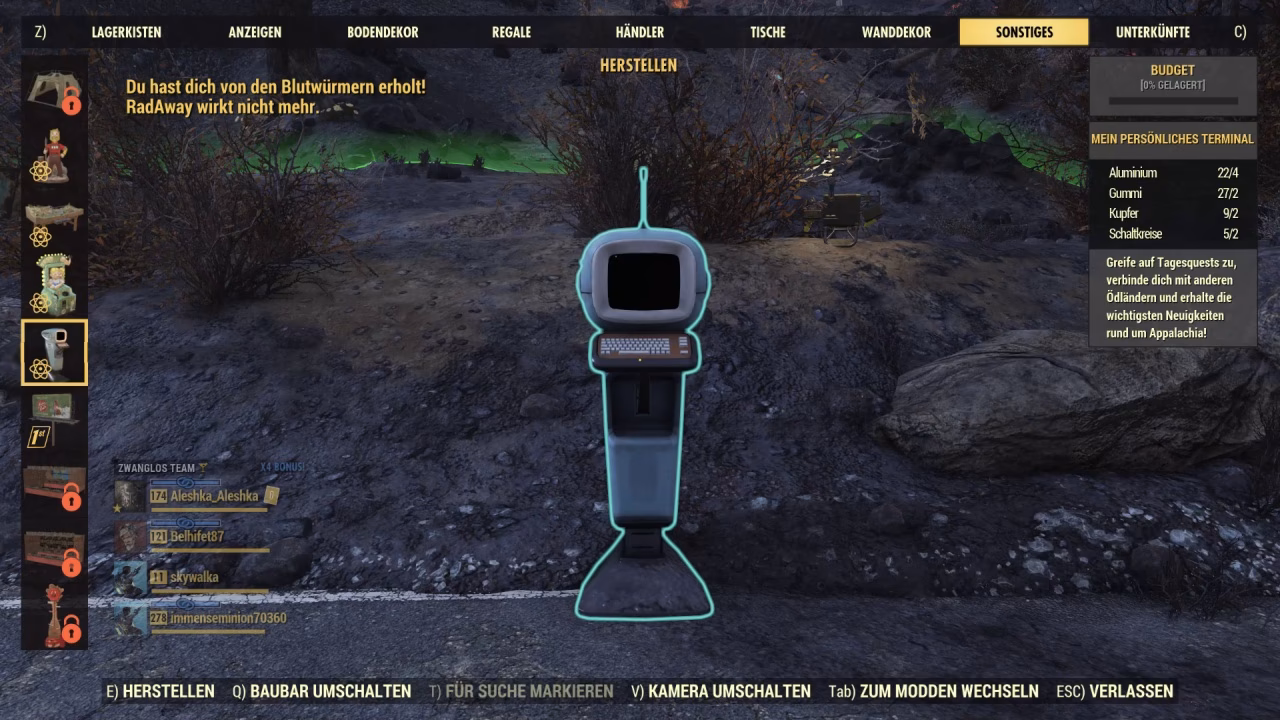This screenshot has width=1280, height=720.
Task: Expand the C) category arrow on the right
Action: pos(1241,31)
